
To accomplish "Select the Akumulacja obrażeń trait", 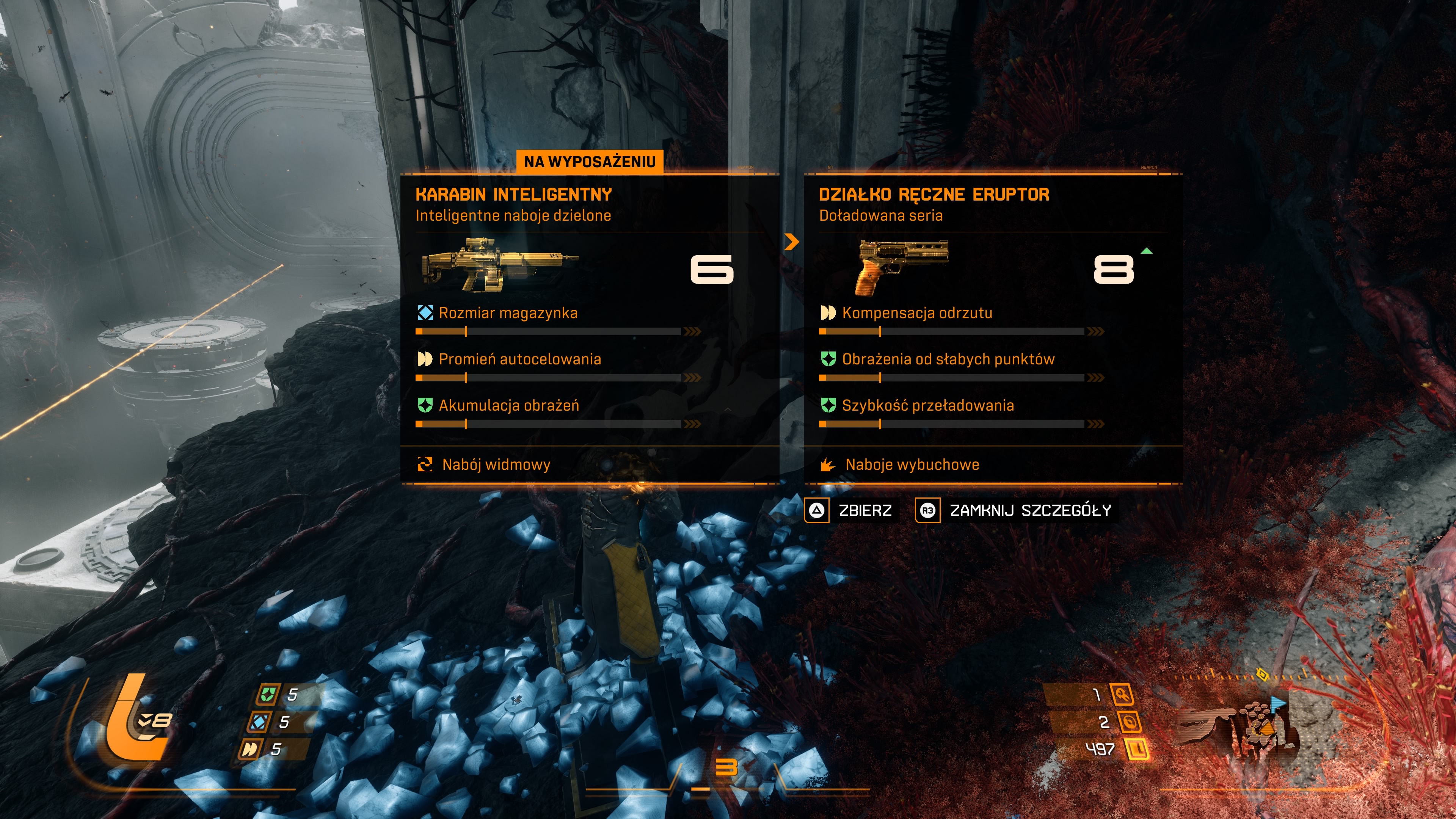I will tap(508, 406).
